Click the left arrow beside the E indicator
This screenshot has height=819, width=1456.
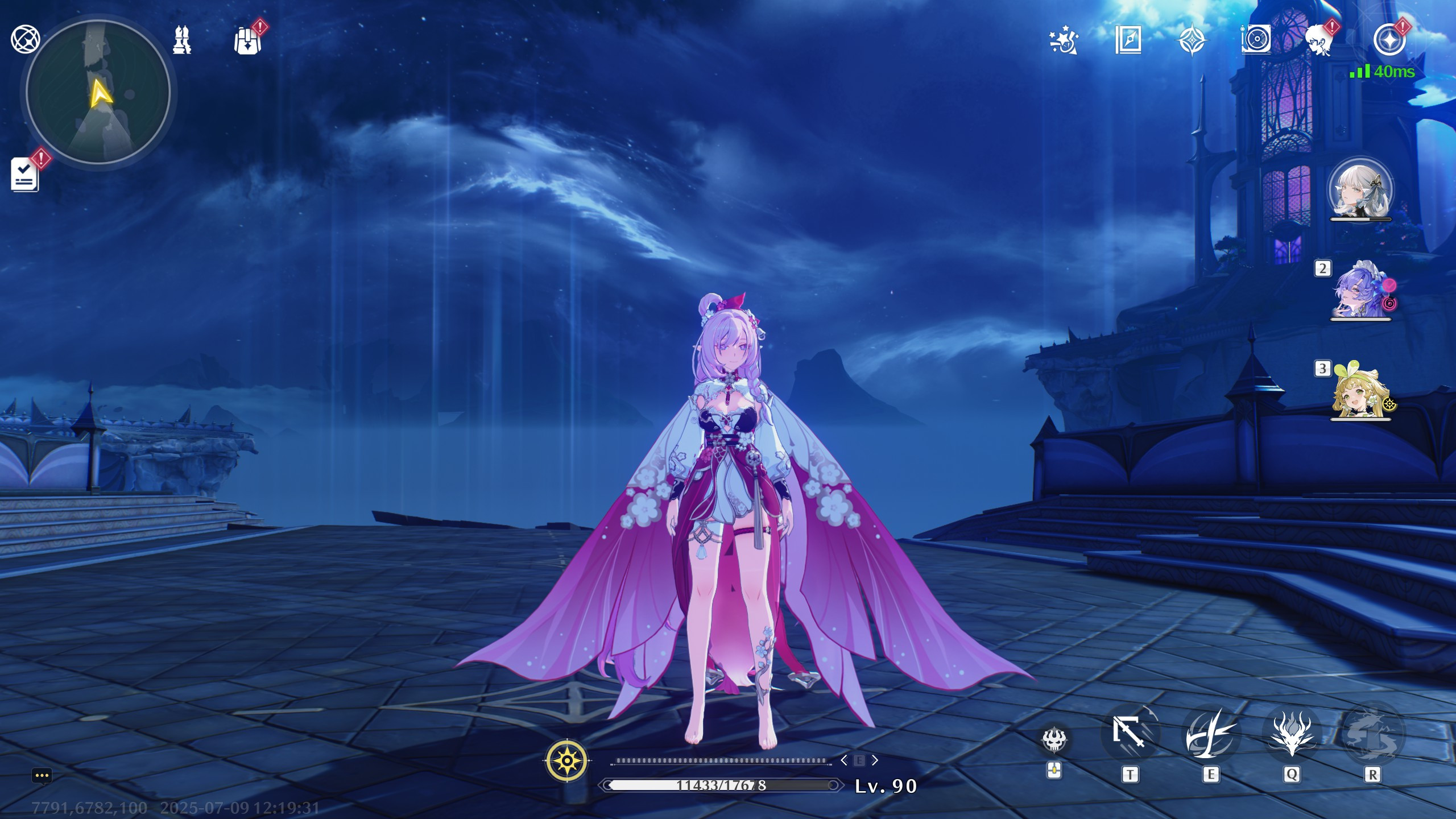pos(846,760)
